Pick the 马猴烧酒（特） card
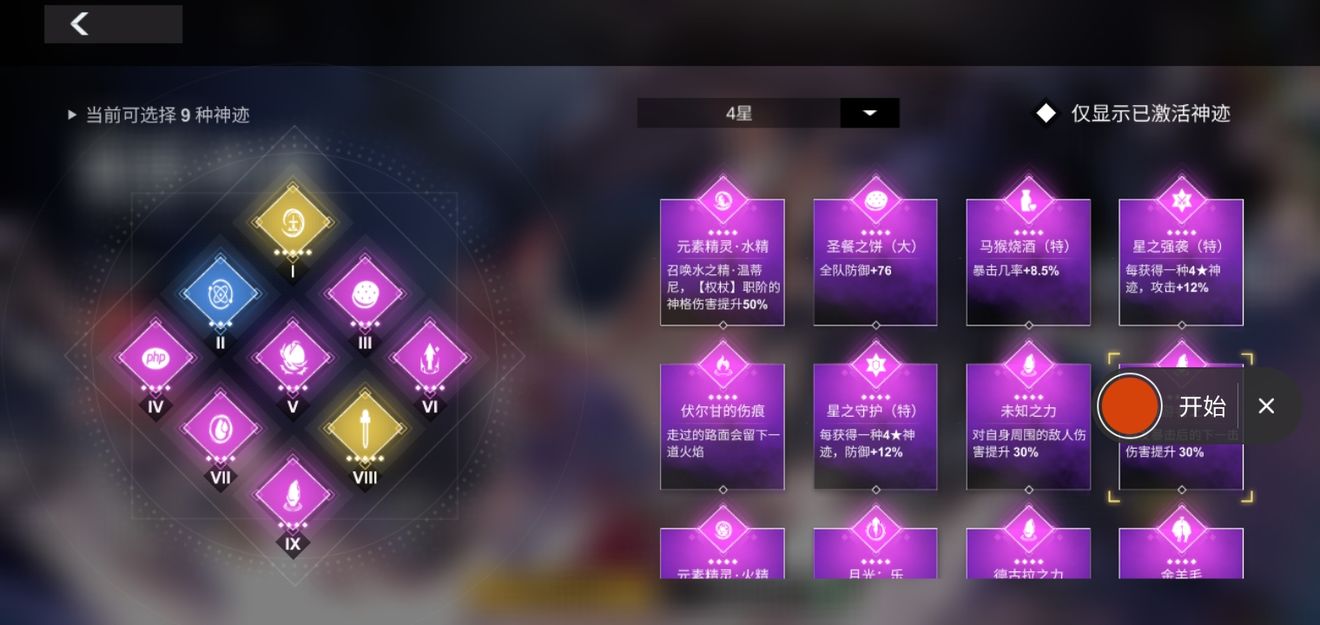 pos(1028,262)
